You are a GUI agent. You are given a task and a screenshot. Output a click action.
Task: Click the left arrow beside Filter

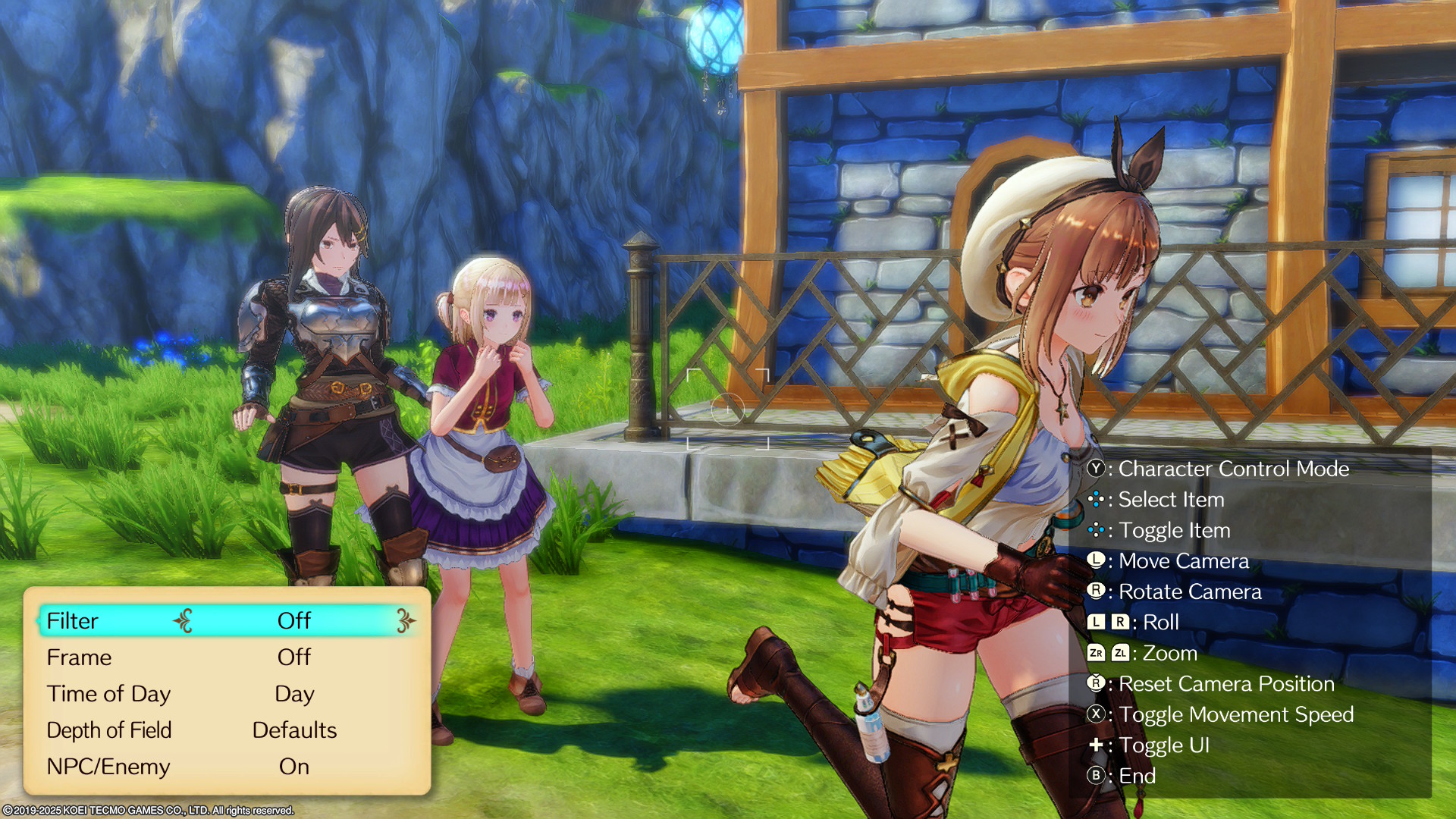click(183, 621)
